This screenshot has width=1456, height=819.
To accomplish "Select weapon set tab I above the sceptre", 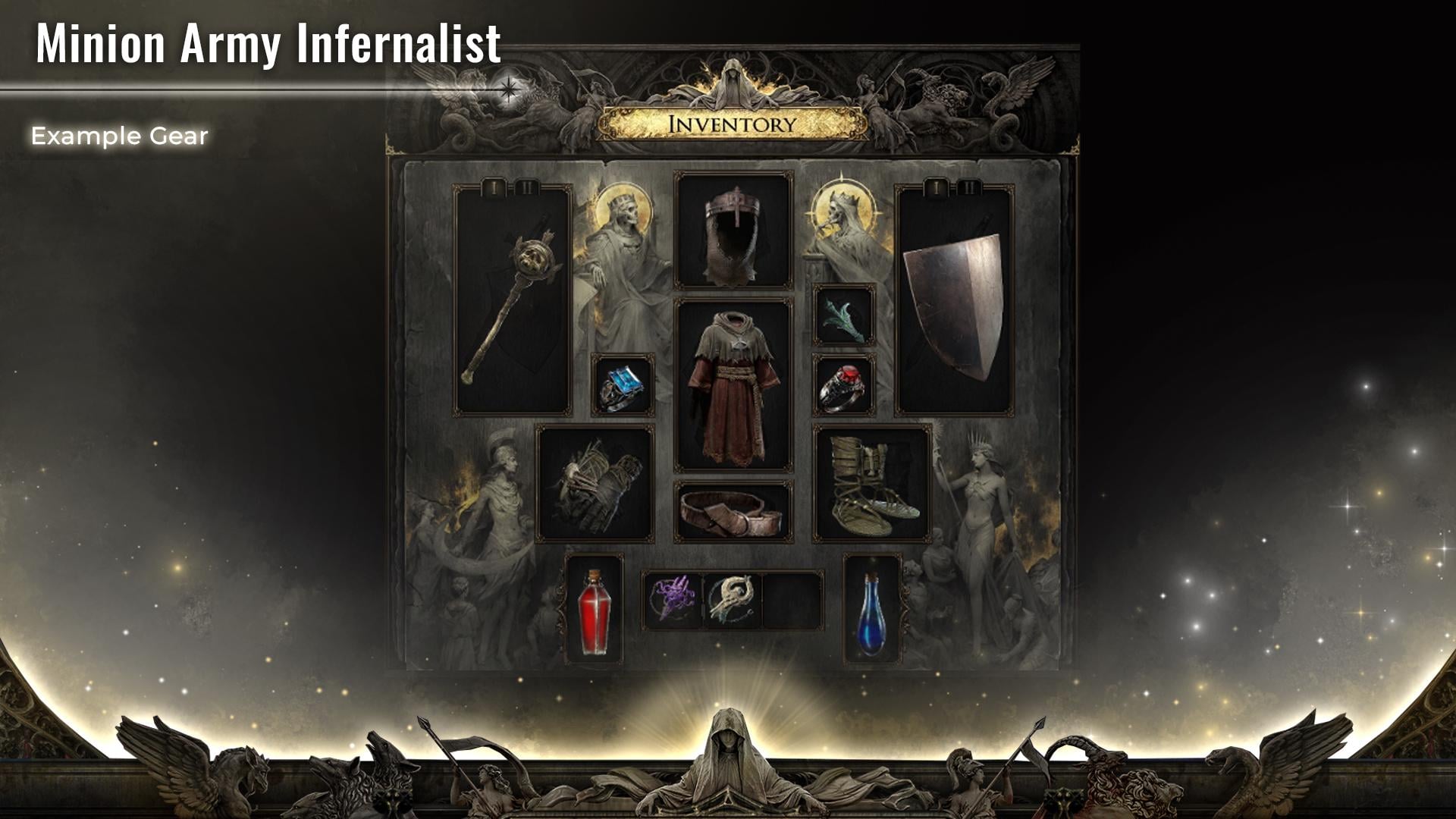I will (x=494, y=186).
